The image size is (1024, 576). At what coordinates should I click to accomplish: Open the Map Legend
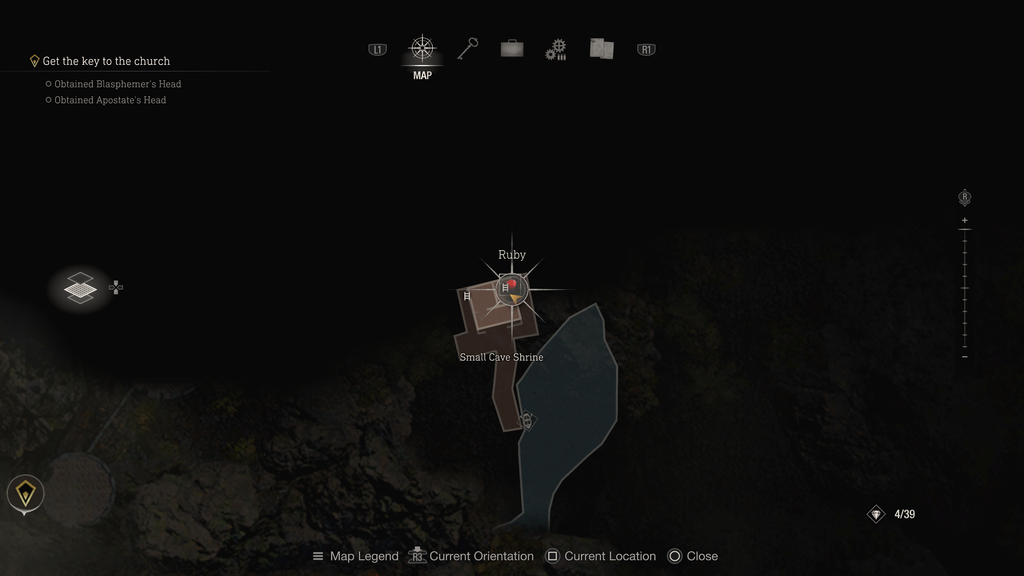355,556
